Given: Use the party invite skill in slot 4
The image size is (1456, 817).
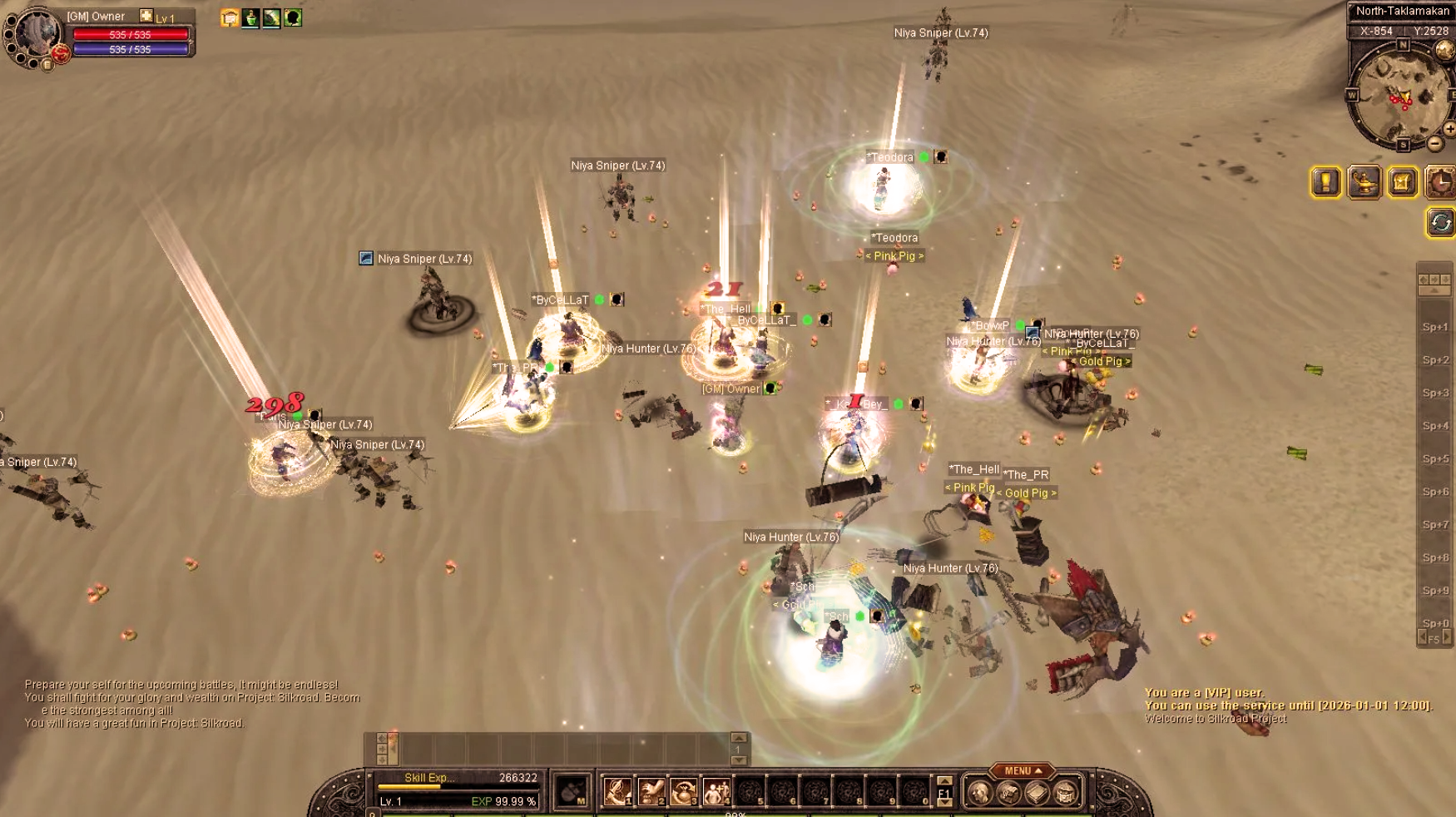Looking at the screenshot, I should click(x=716, y=791).
